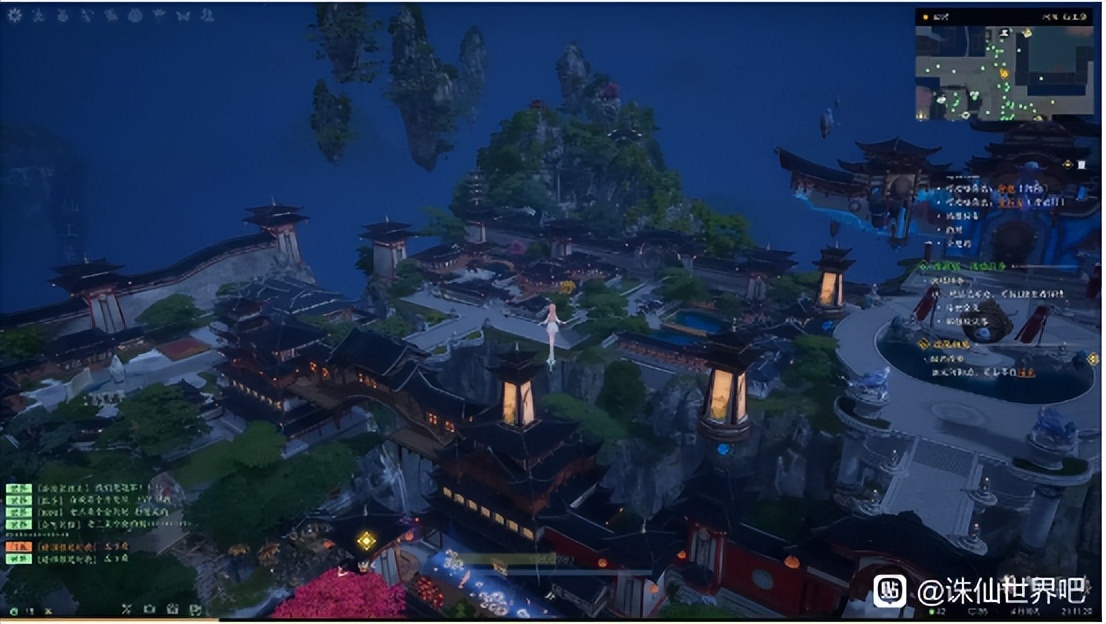This screenshot has width=1106, height=624.
Task: Open the gear-shaped settings icon
Action: (x=15, y=15)
